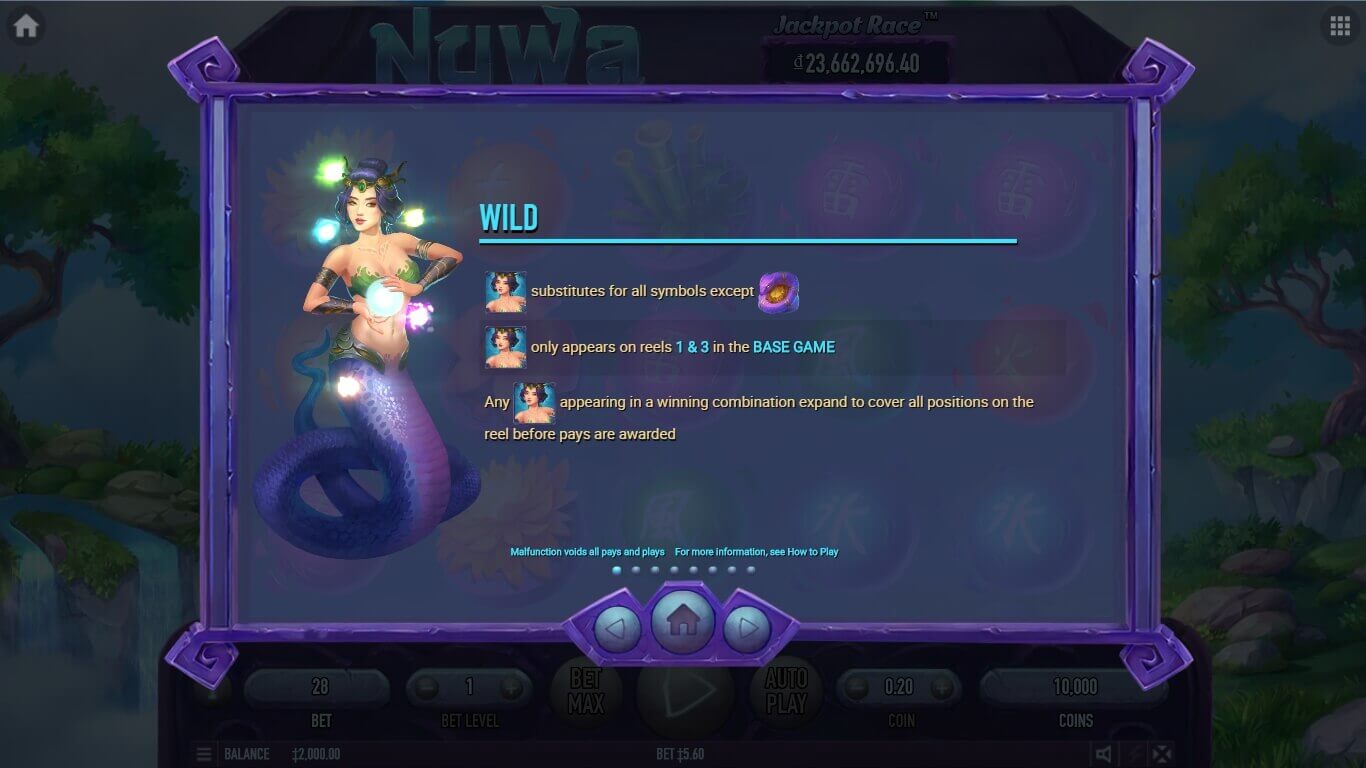
Task: Increase the bet level with plus
Action: (511, 687)
